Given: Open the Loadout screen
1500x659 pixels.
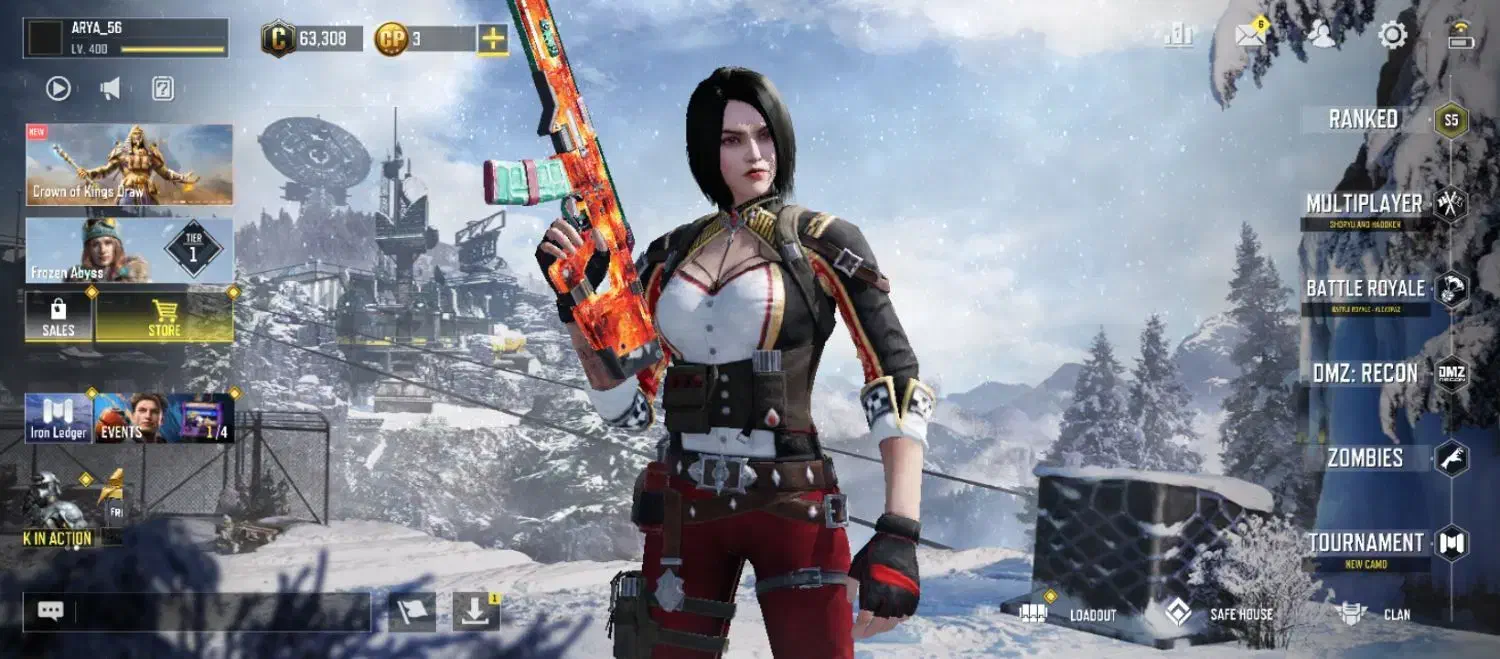Looking at the screenshot, I should (x=1068, y=613).
